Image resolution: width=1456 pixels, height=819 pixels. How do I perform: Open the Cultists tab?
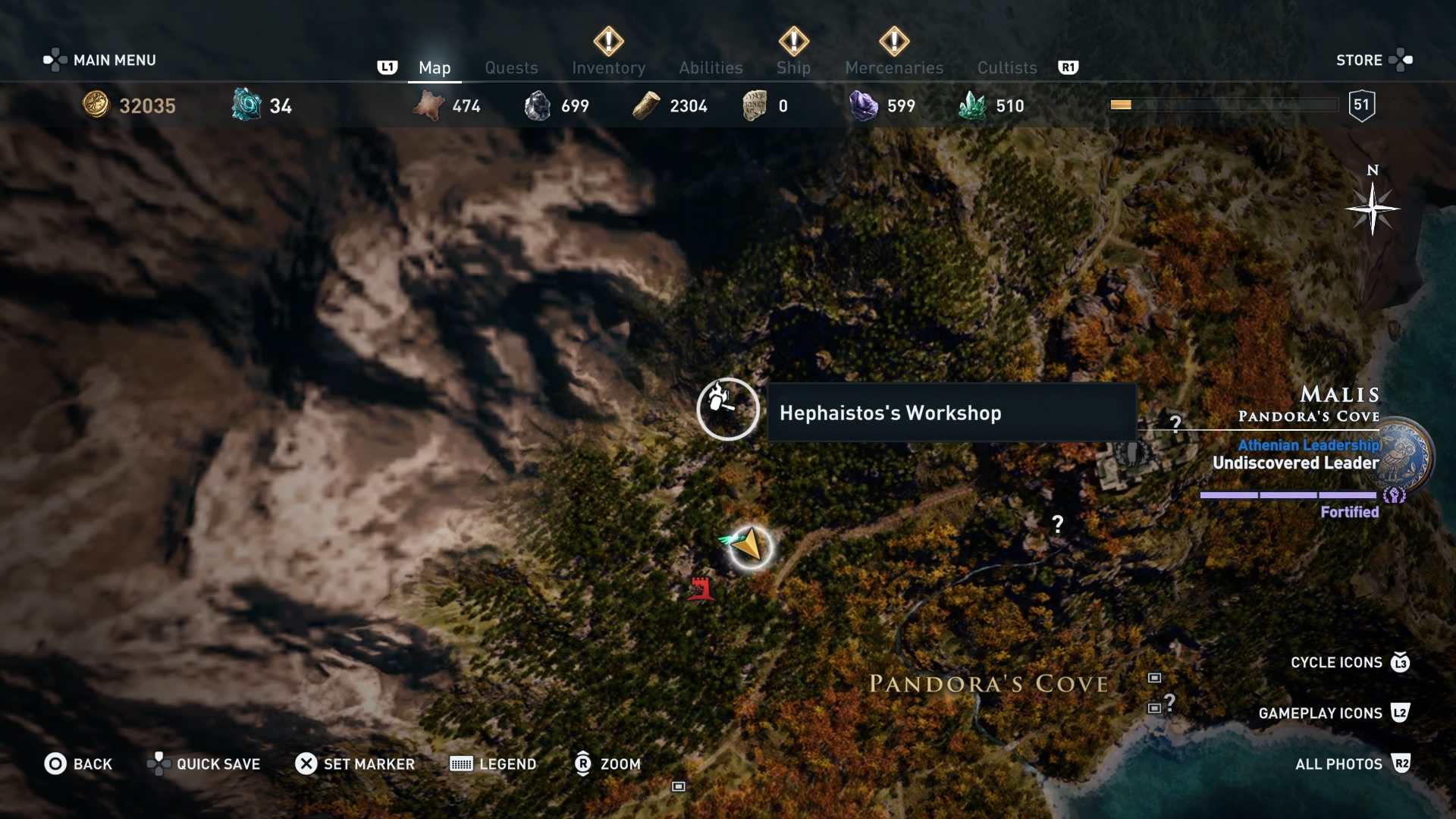tap(1006, 67)
